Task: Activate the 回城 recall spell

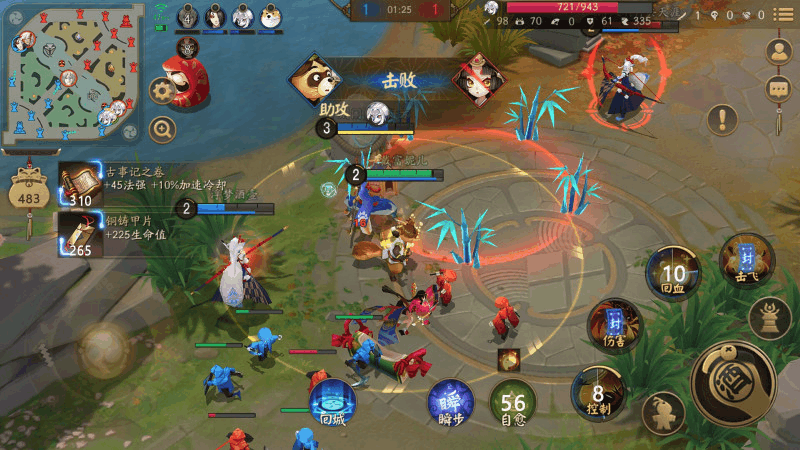Action: point(333,403)
